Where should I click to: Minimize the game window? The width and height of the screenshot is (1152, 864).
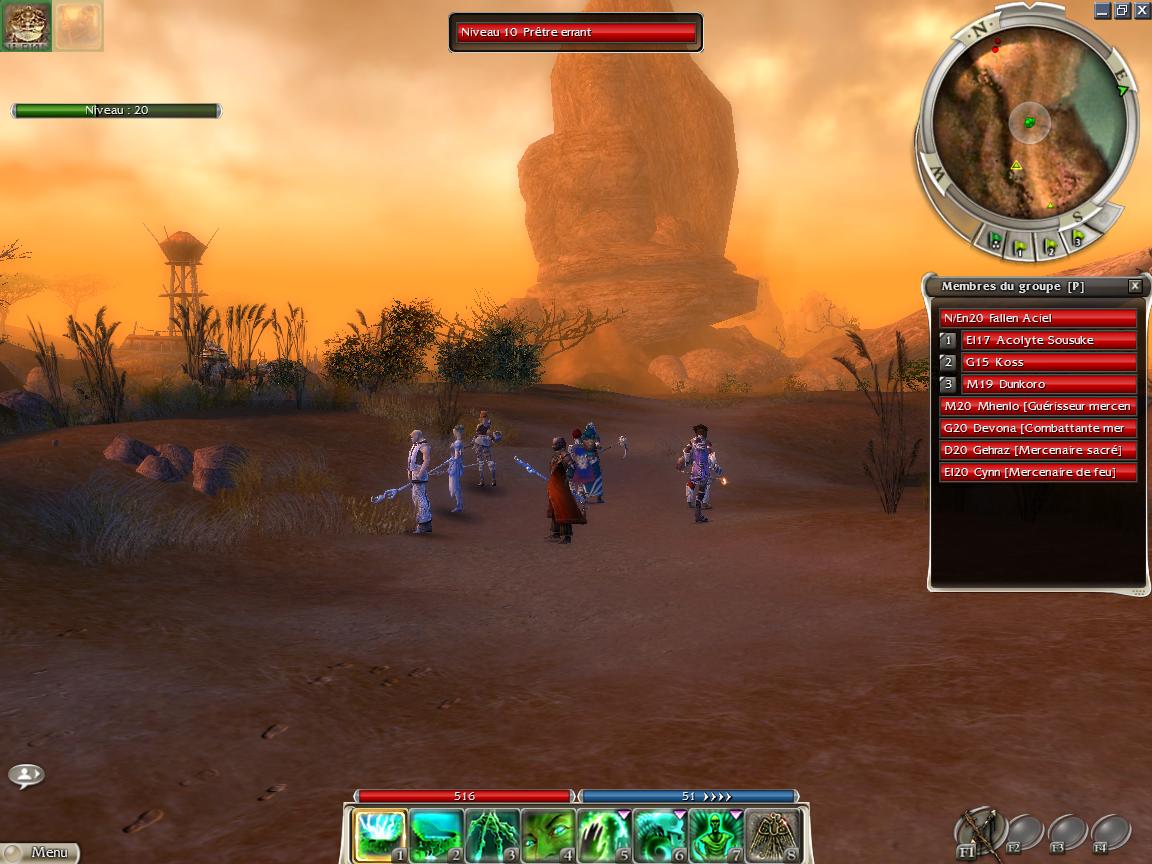click(x=1102, y=11)
